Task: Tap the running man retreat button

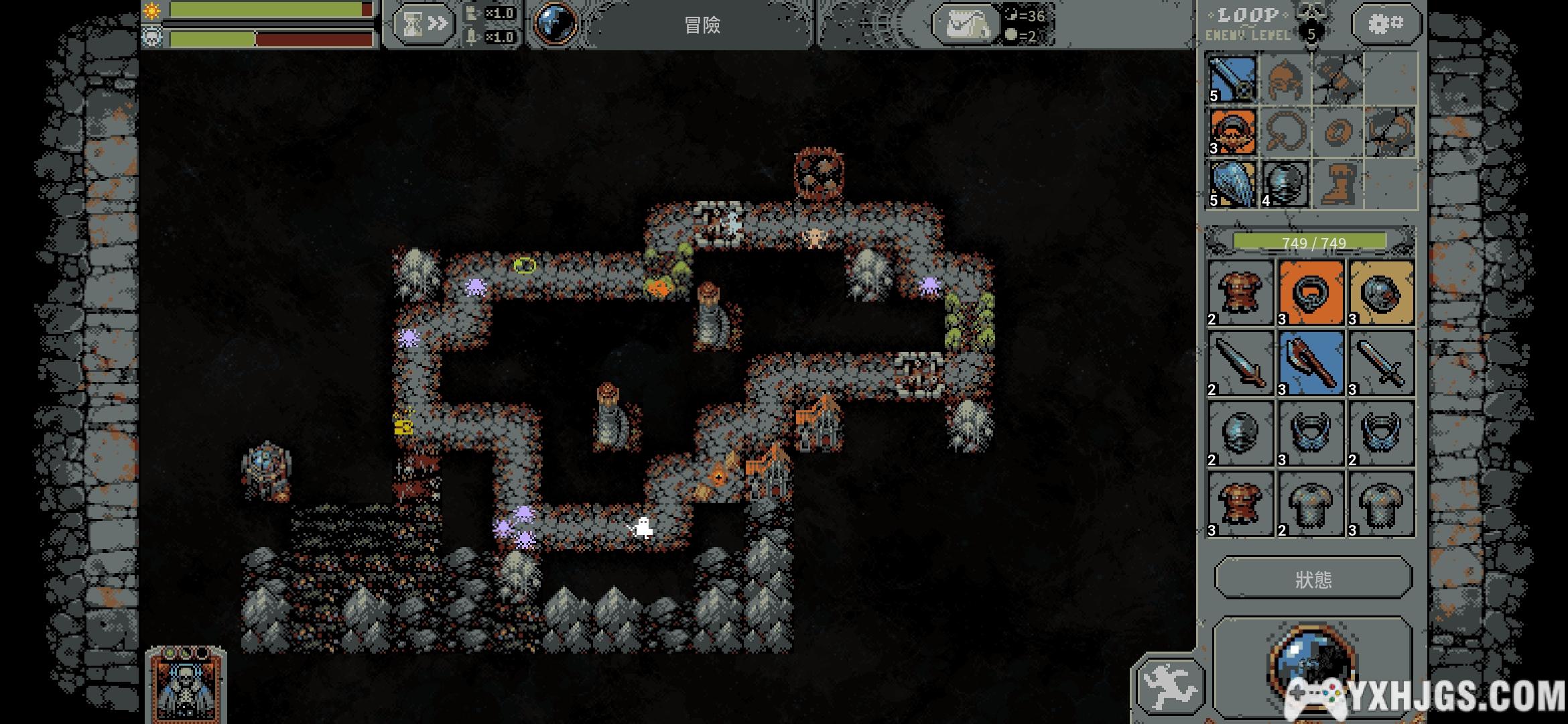Action: [1169, 686]
